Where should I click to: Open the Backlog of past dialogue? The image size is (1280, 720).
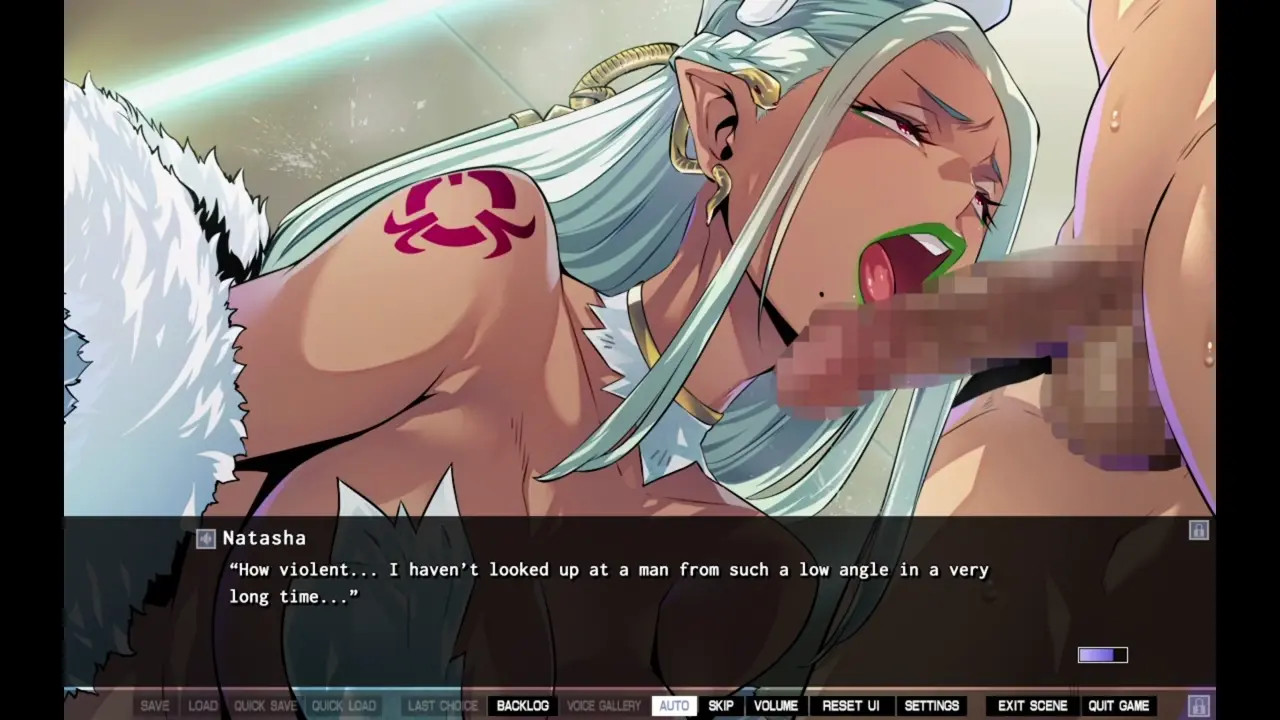pos(522,706)
